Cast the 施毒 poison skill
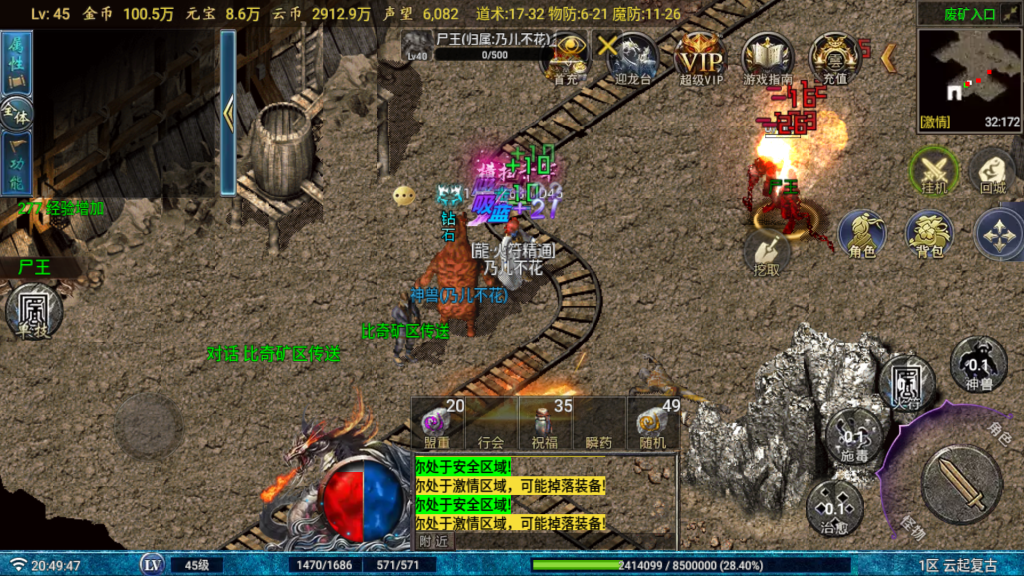 pos(853,436)
